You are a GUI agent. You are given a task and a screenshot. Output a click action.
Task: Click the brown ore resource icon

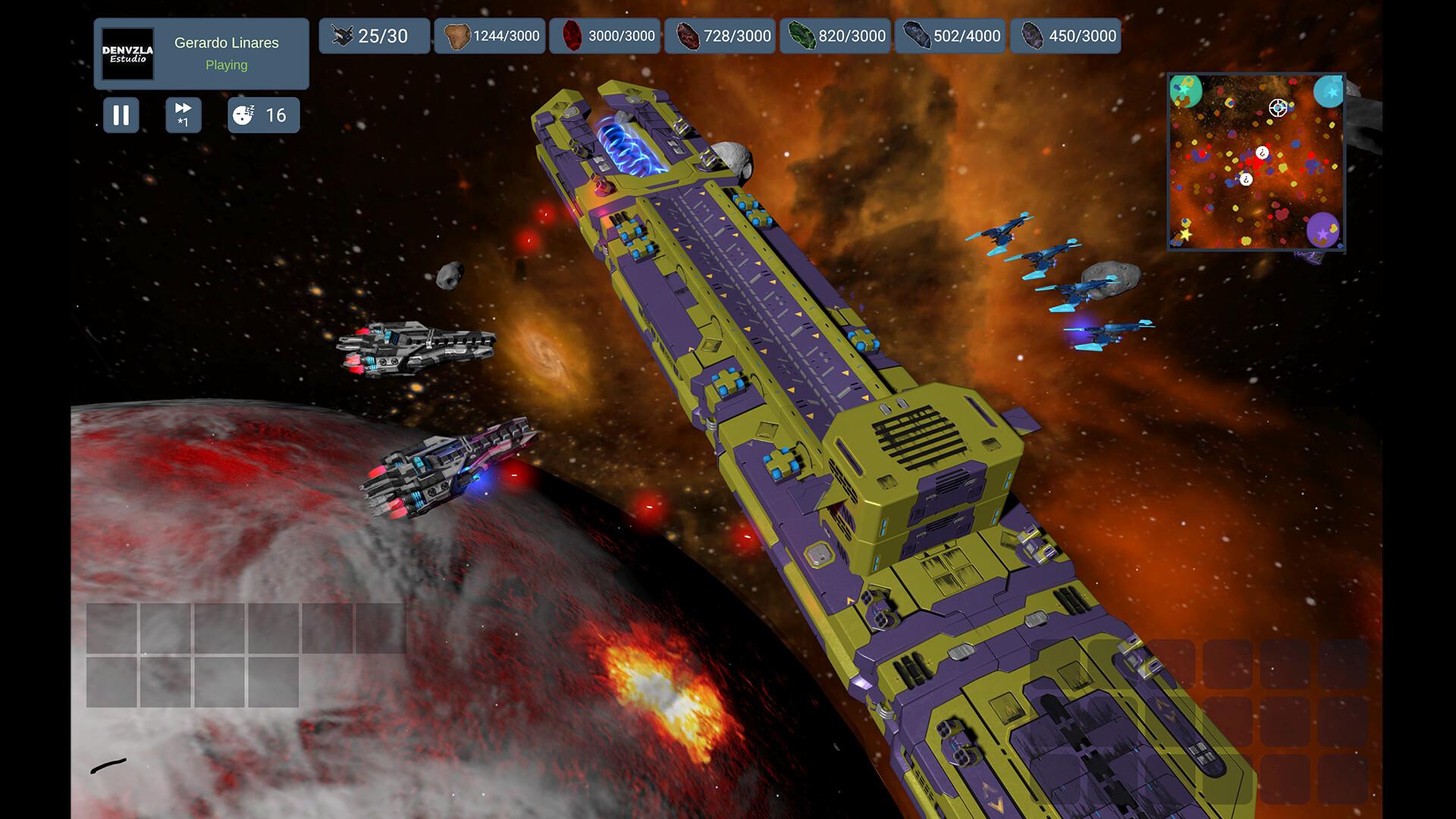[x=457, y=35]
